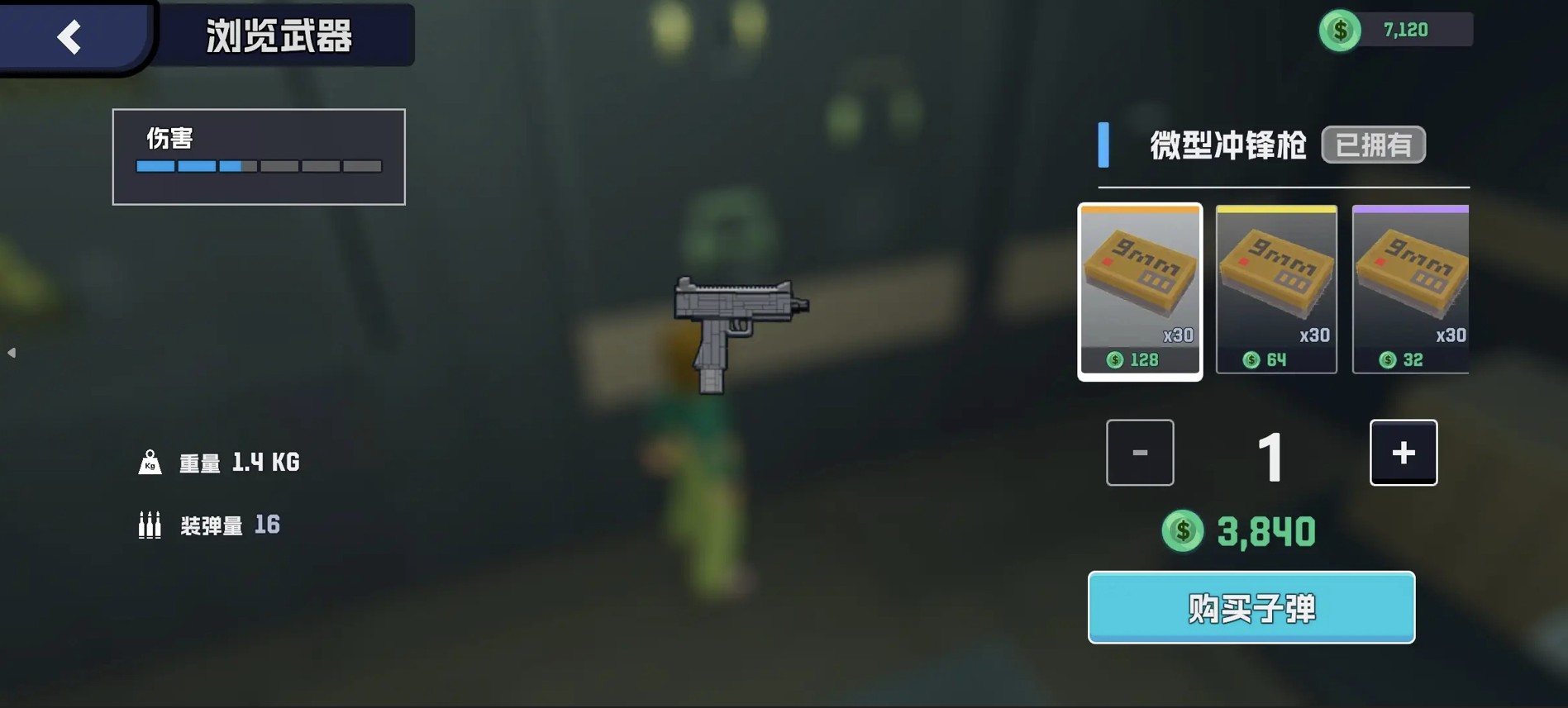Click the small left arrow on screen edge
1568x708 pixels.
(x=12, y=351)
